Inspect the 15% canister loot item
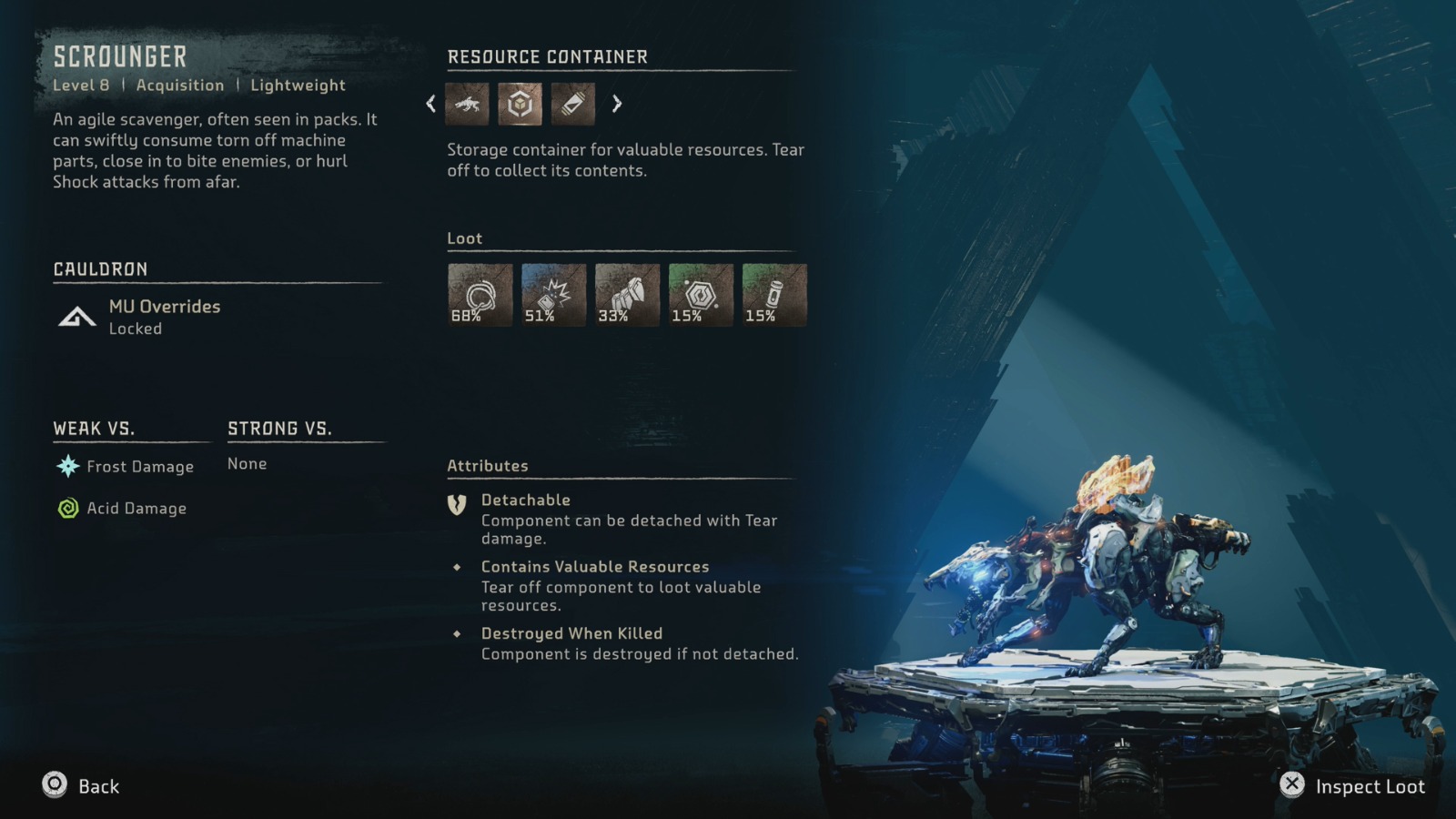Image resolution: width=1456 pixels, height=819 pixels. pos(774,295)
